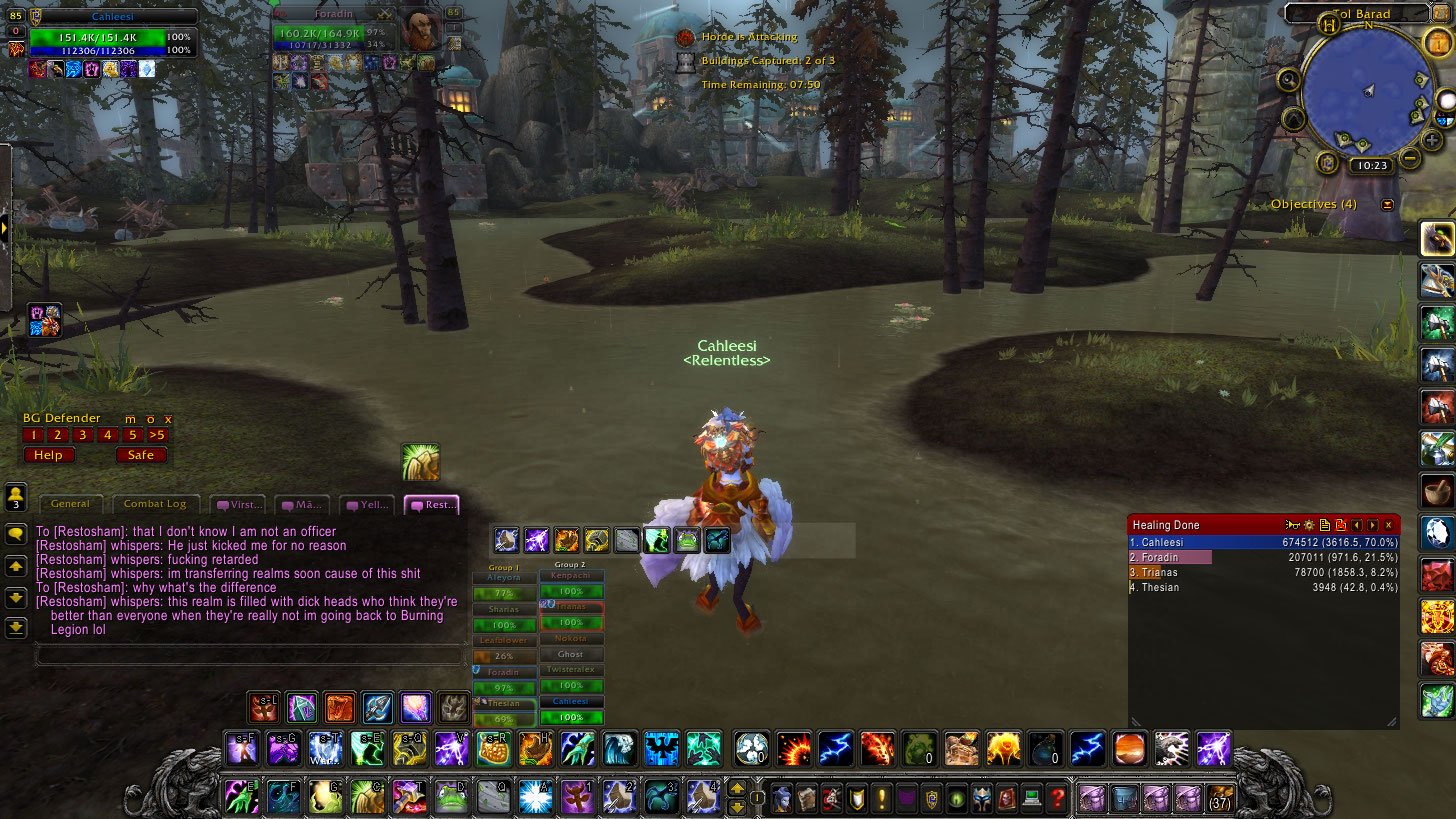Image resolution: width=1456 pixels, height=819 pixels.
Task: Open the Combat Log tab
Action: click(155, 504)
